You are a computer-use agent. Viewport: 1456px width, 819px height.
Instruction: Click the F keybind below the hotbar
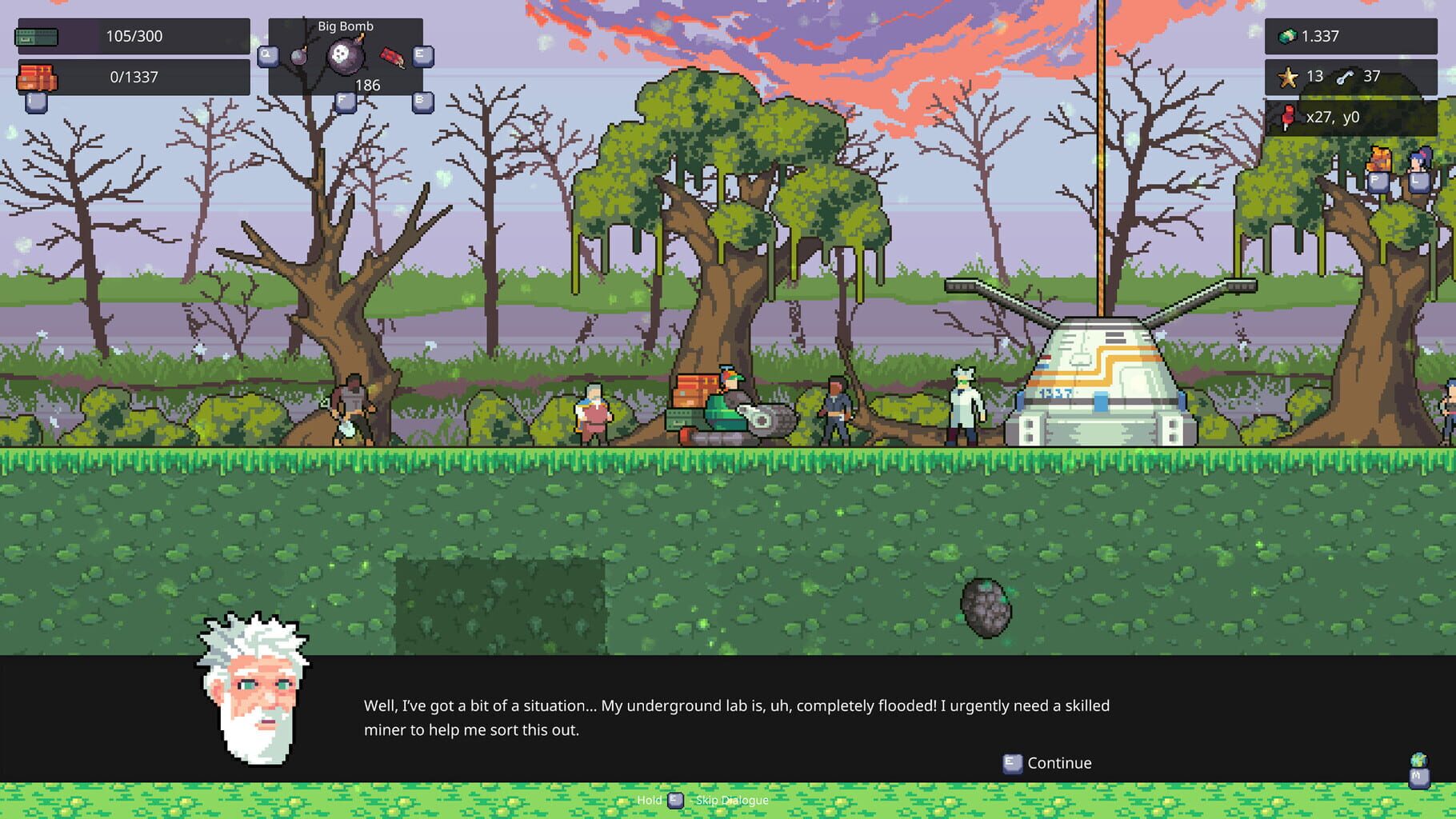tap(346, 102)
